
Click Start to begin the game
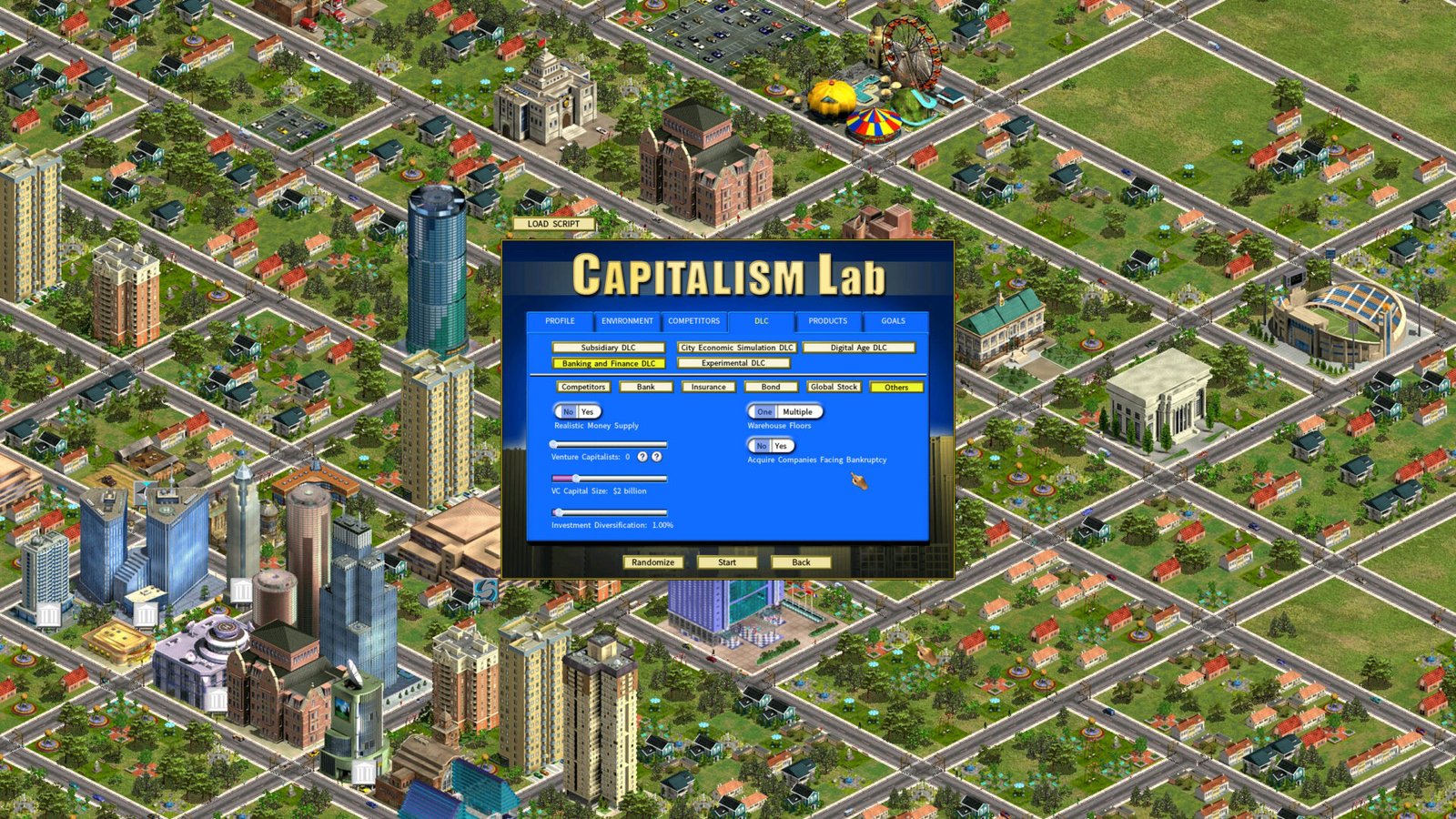[727, 562]
